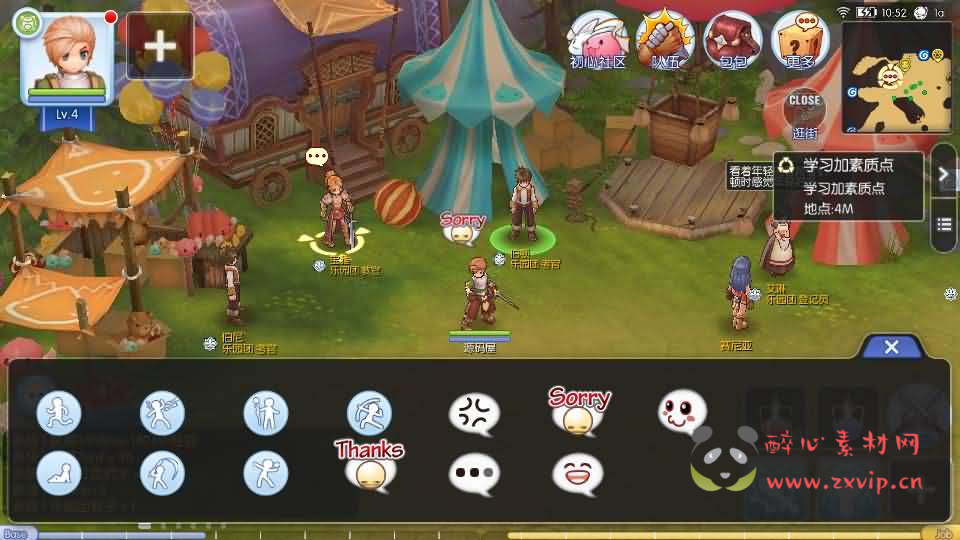Choose the ellipsis speech bubble emote
This screenshot has width=960, height=540.
click(x=474, y=473)
